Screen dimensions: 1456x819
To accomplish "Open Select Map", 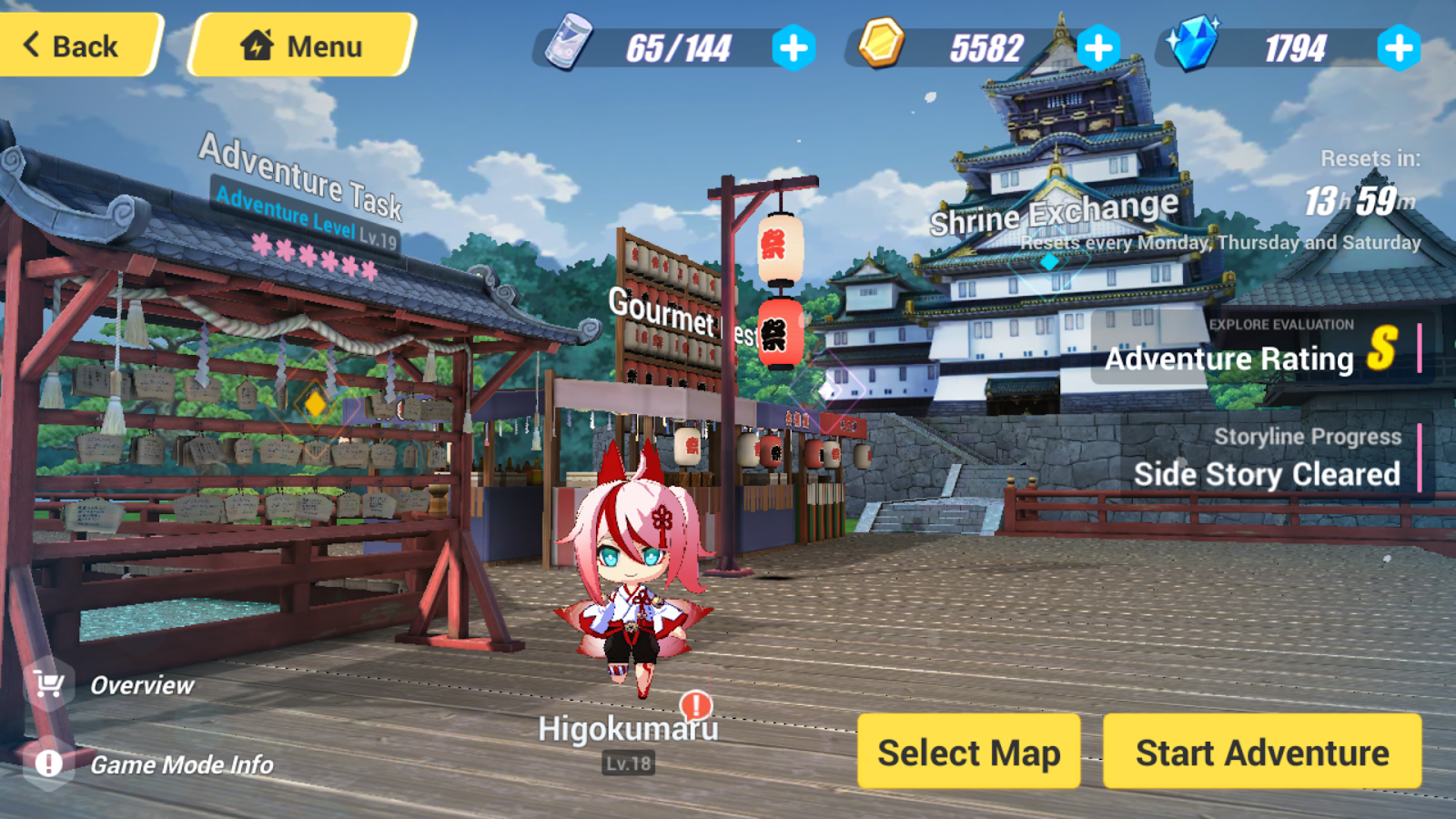I will tap(968, 753).
